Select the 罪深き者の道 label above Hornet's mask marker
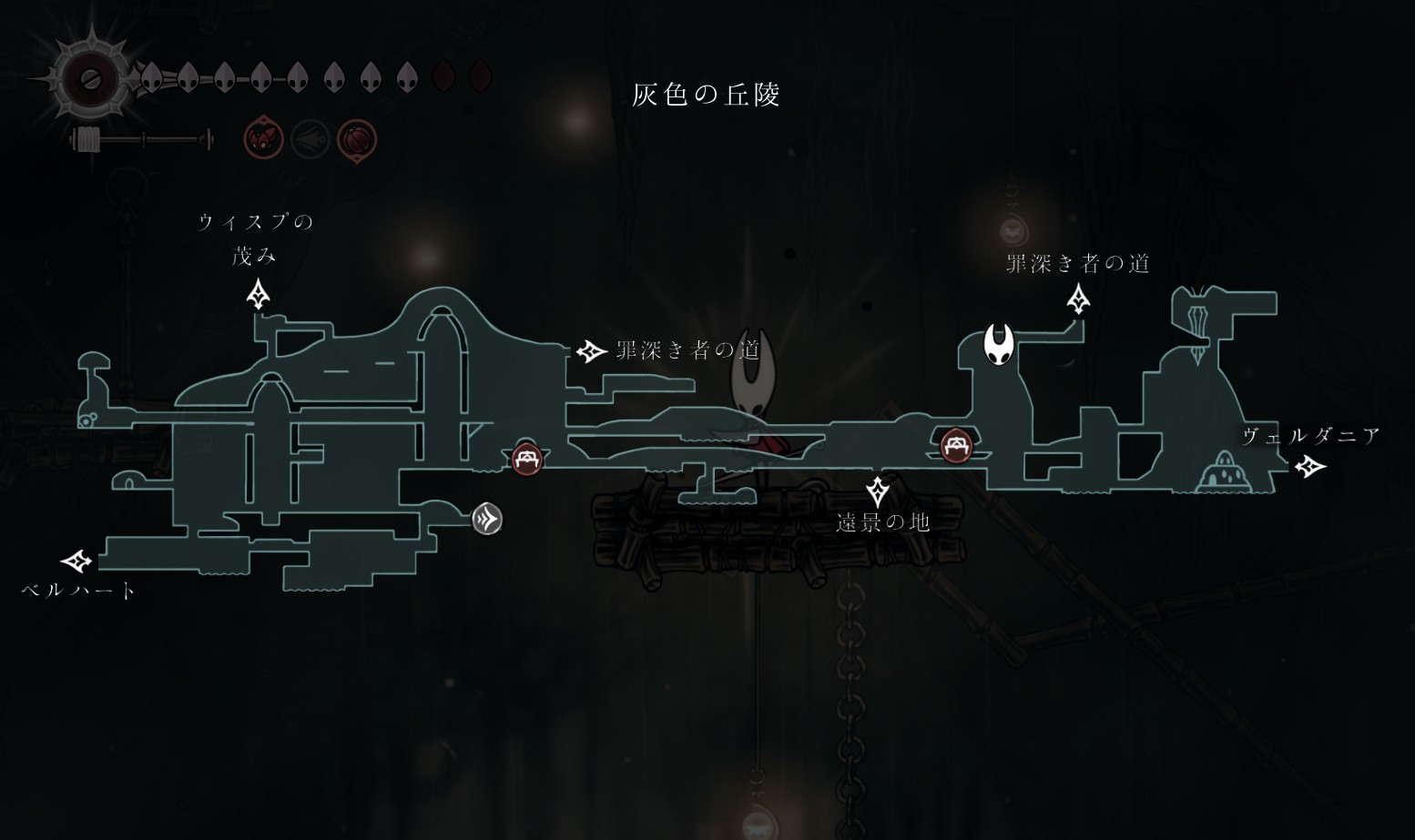 (x=1077, y=264)
